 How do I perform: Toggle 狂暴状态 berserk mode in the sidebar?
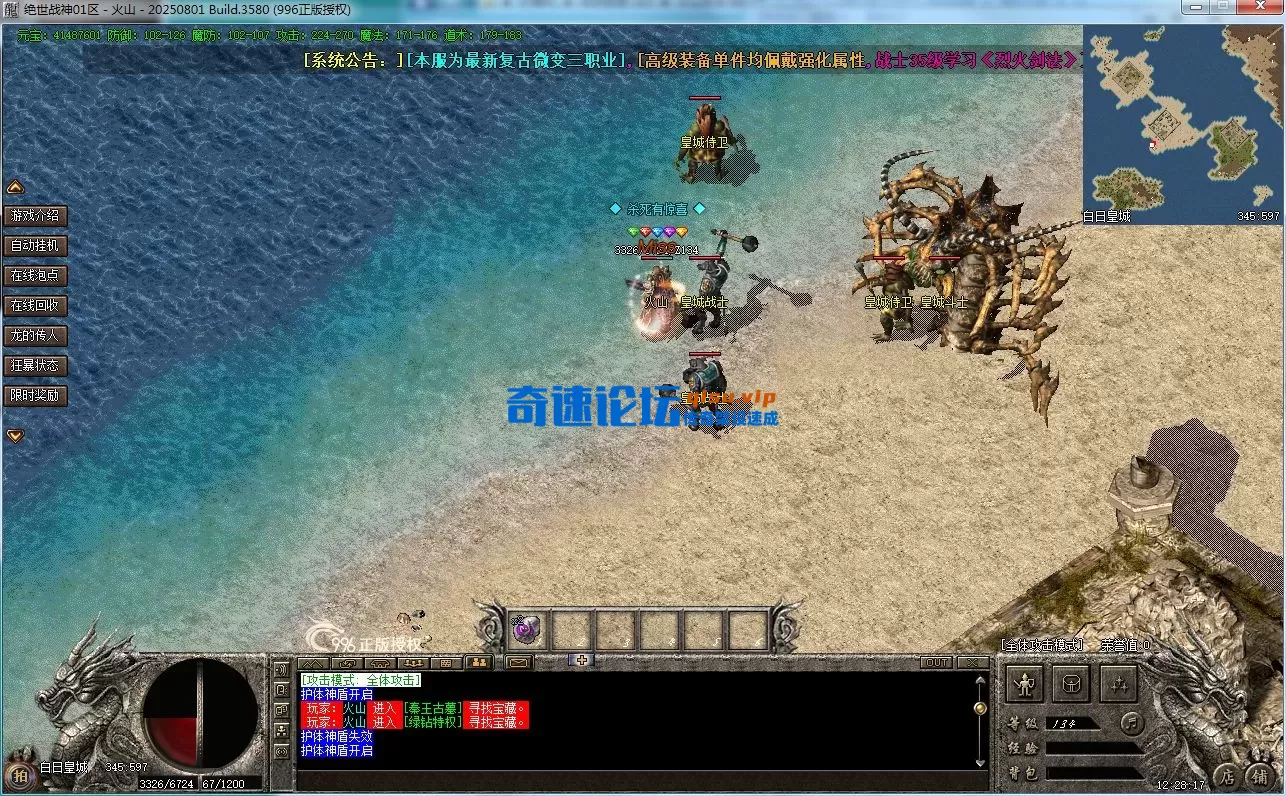click(x=36, y=365)
